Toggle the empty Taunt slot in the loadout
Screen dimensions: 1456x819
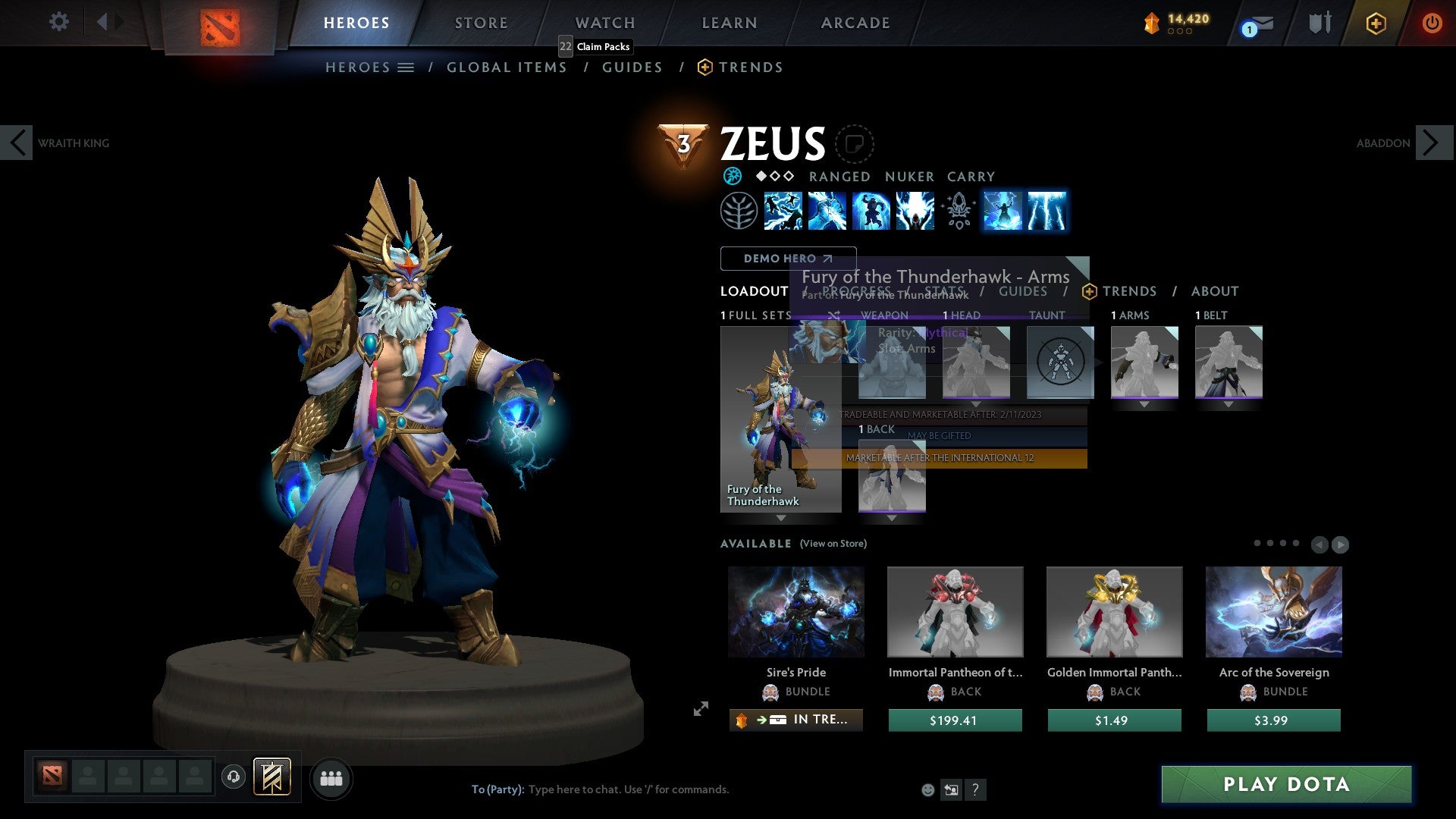click(1059, 362)
